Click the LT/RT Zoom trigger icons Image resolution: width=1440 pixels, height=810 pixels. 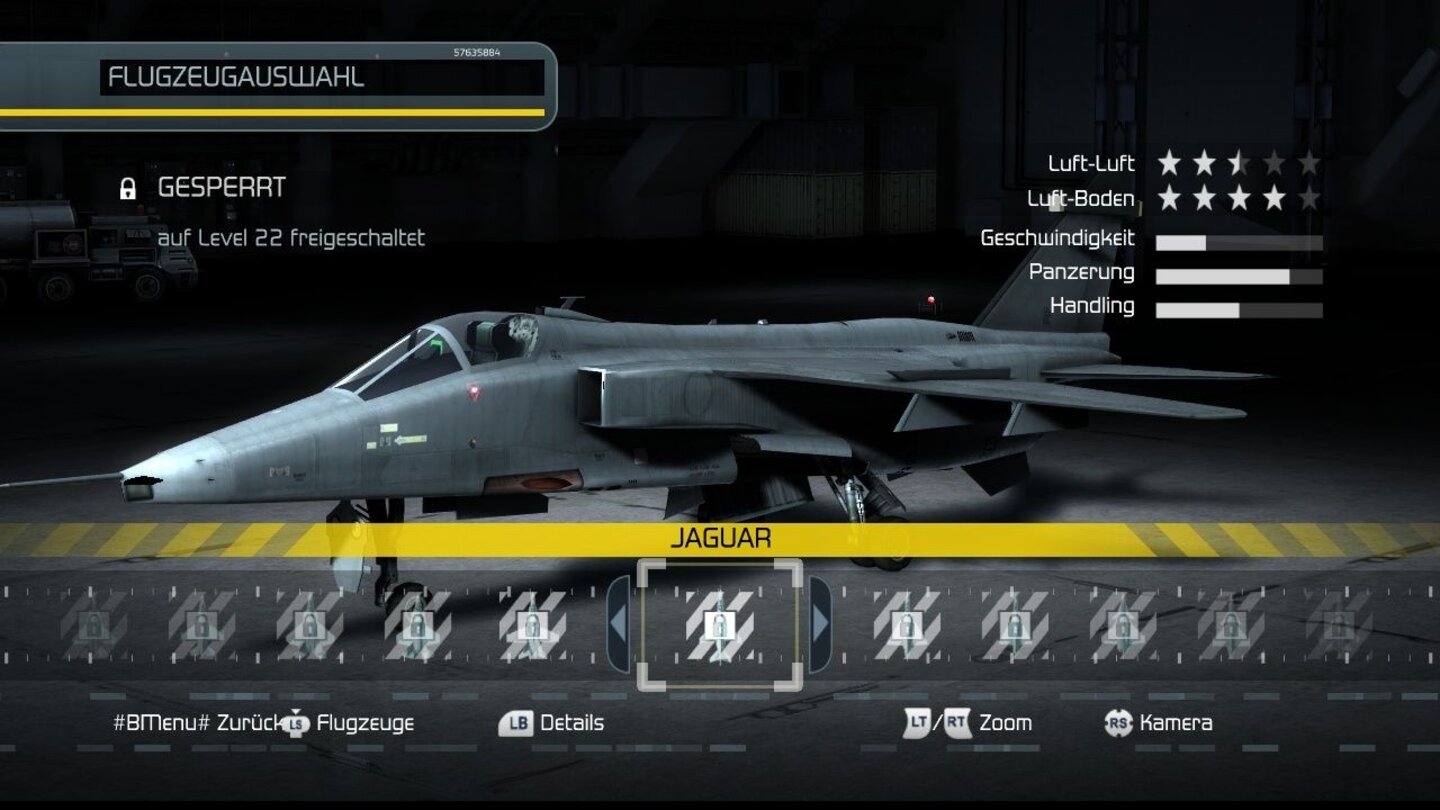[939, 722]
